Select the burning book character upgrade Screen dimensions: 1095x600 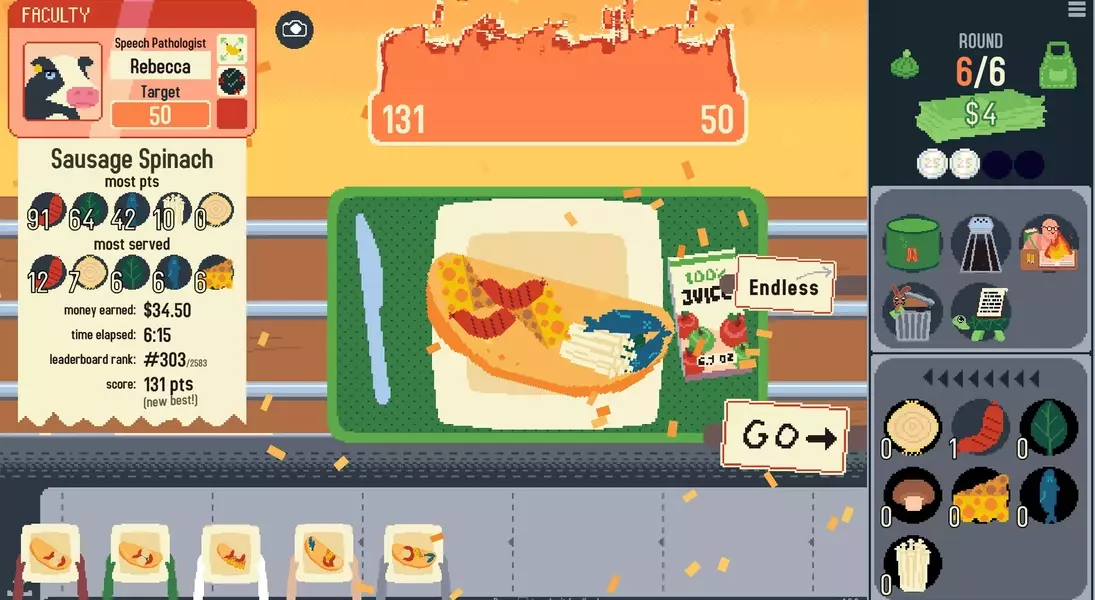[x=1048, y=244]
